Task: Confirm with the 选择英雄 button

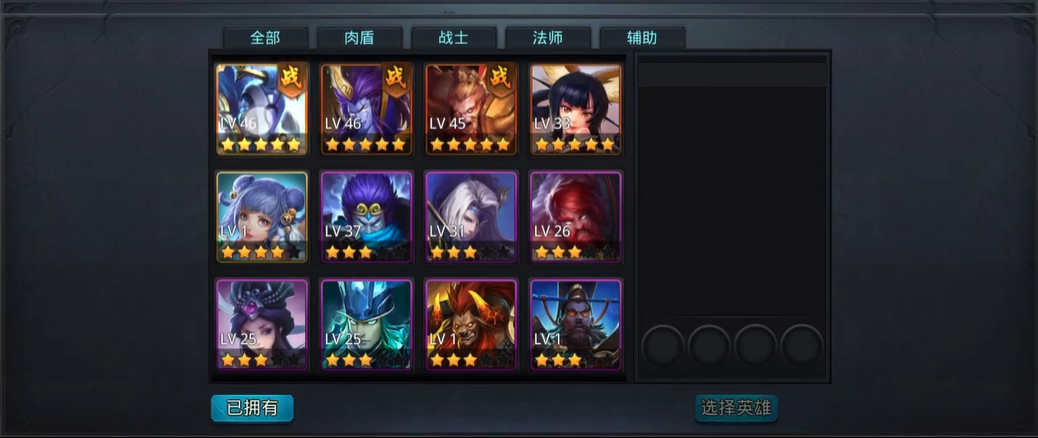Action: pyautogui.click(x=736, y=408)
